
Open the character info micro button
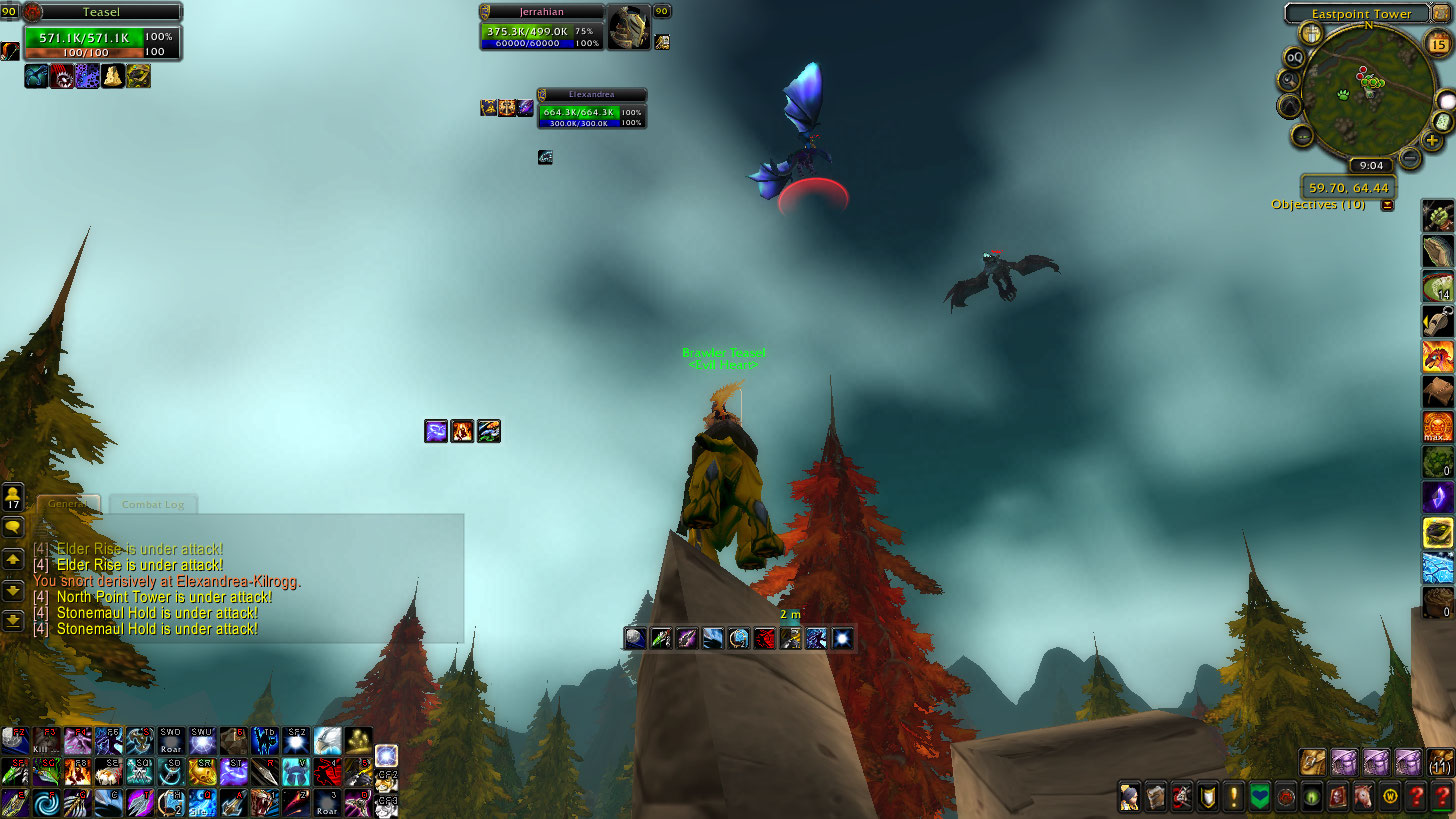click(1129, 797)
